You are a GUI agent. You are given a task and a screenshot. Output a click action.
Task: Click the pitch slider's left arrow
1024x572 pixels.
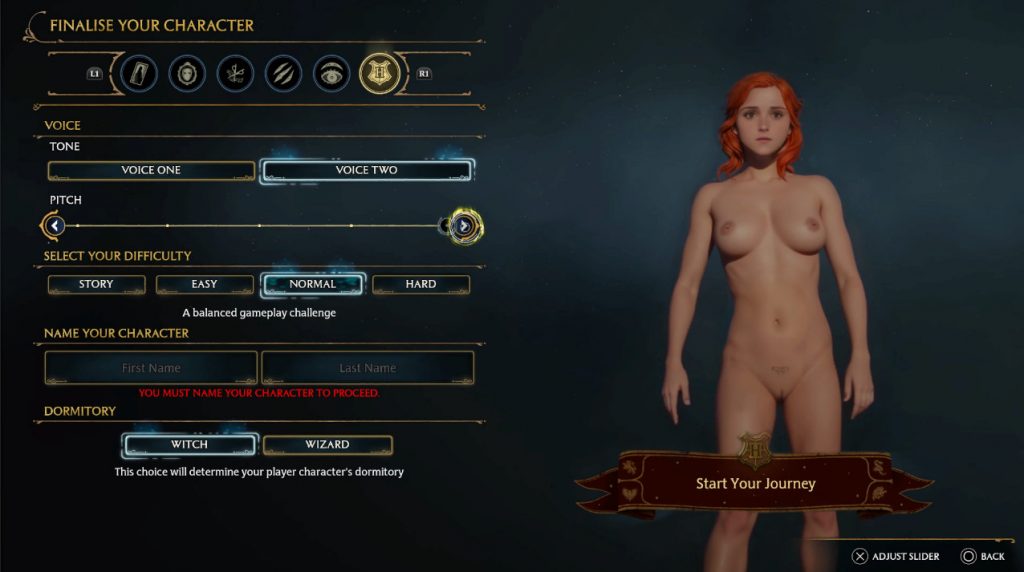55,226
